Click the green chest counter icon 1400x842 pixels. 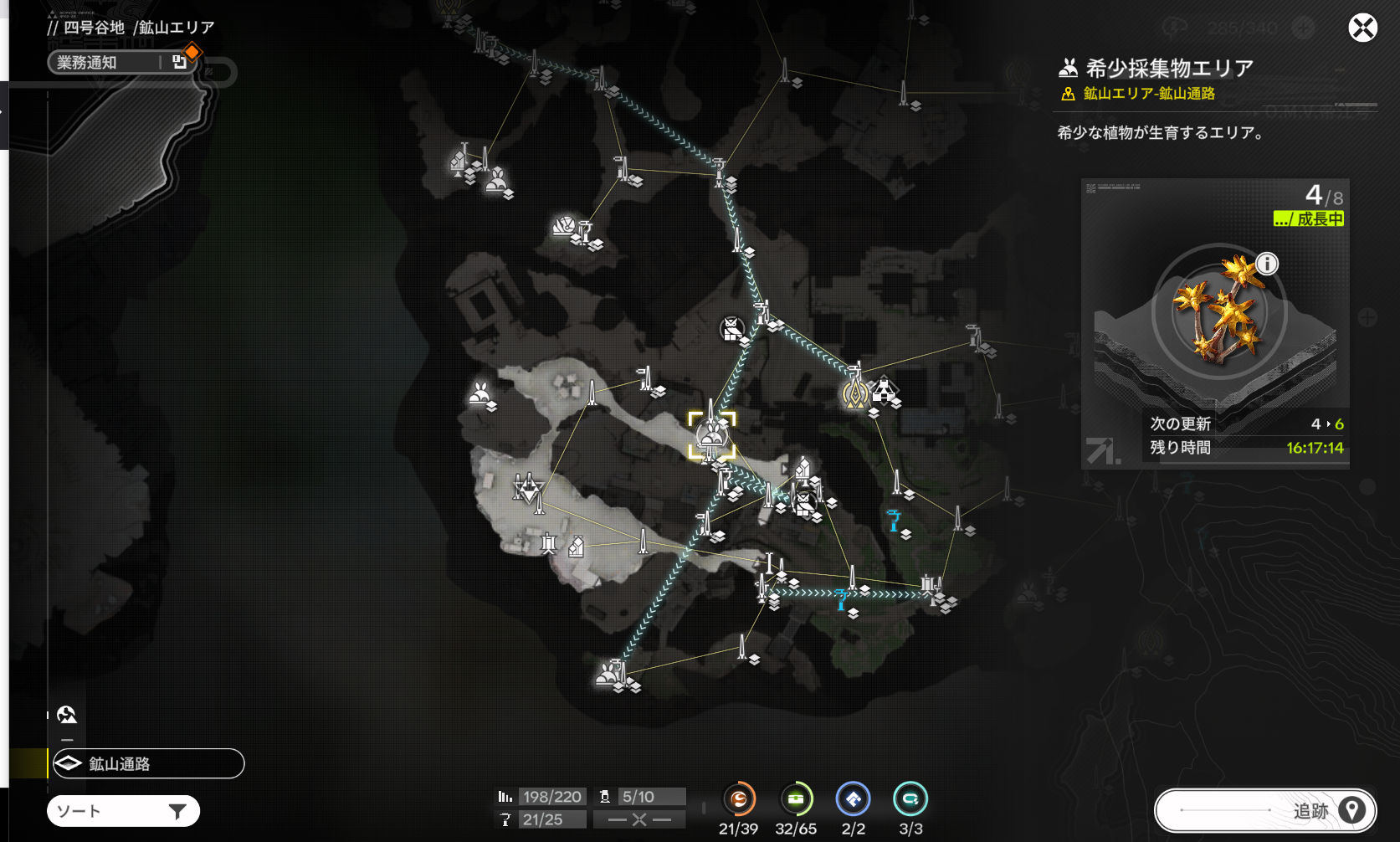[796, 799]
